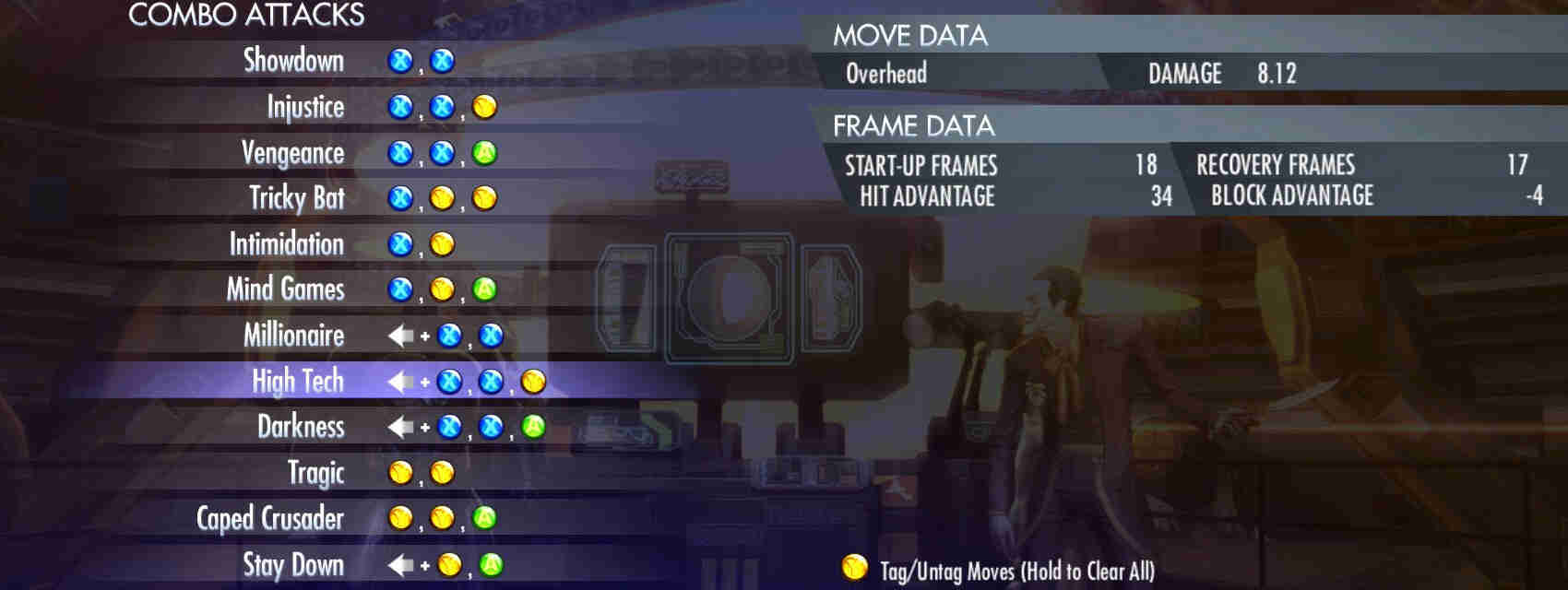Screen dimensions: 1568x590
Task: Select the Tricky Bat combo
Action: pos(296,198)
